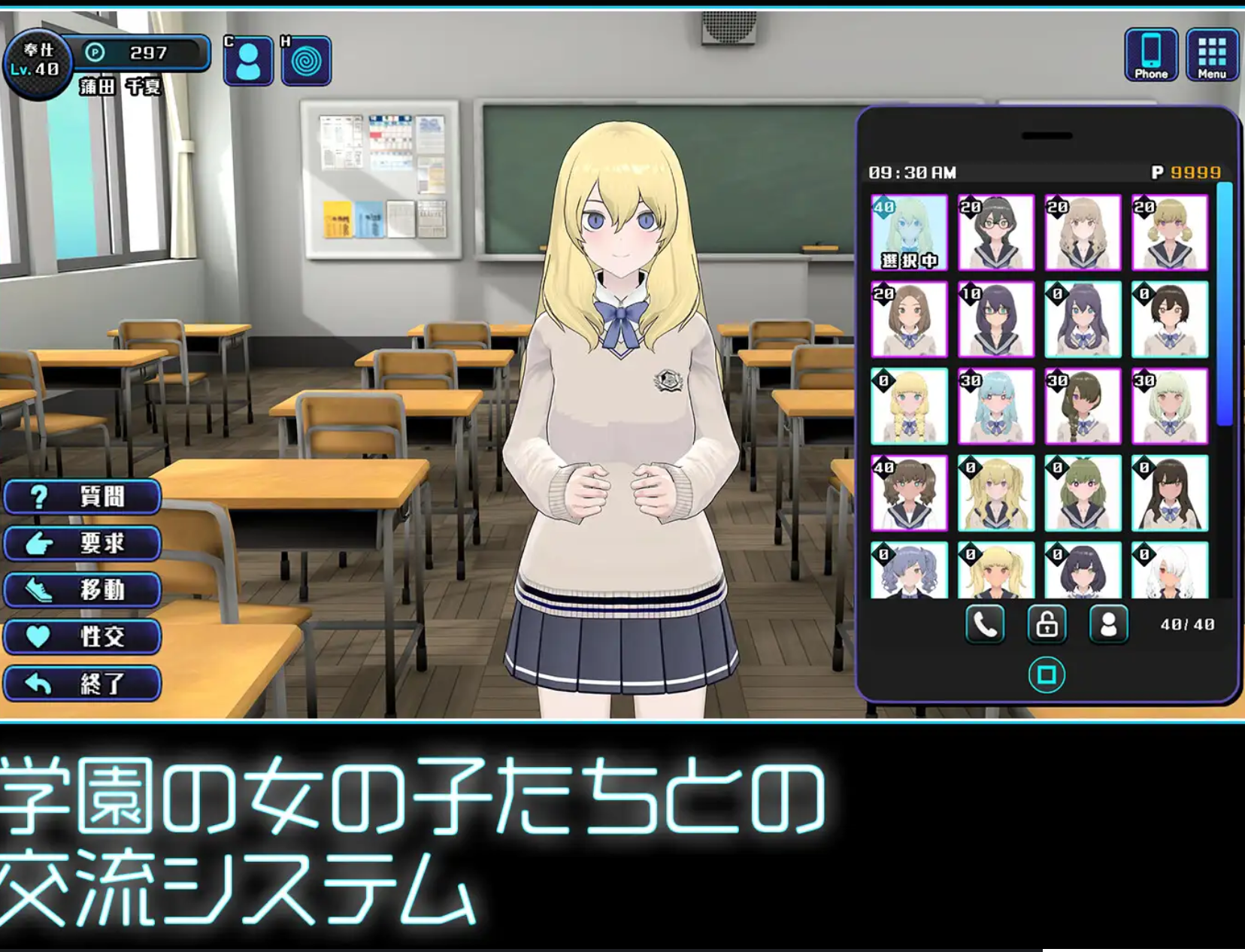1245x952 pixels.
Task: Click the unlock padlock icon on the tablet
Action: (1047, 625)
